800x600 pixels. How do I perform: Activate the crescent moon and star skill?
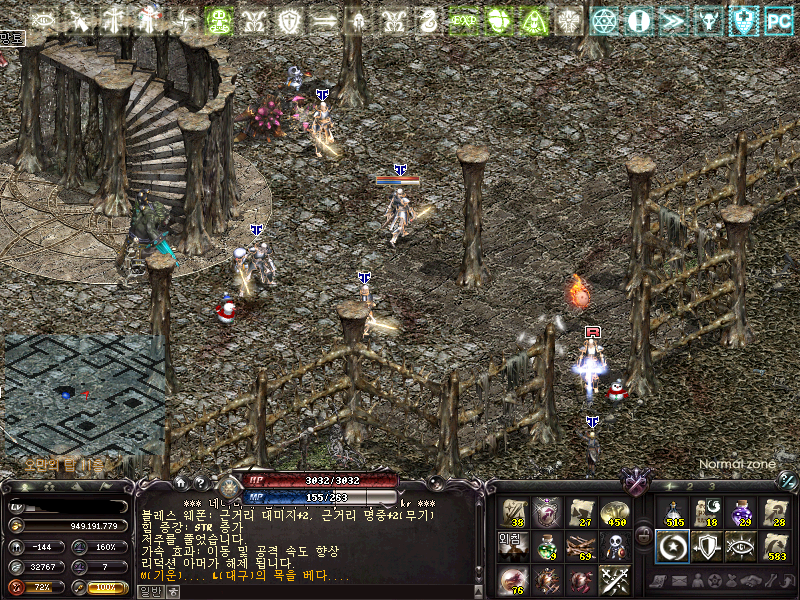point(672,546)
